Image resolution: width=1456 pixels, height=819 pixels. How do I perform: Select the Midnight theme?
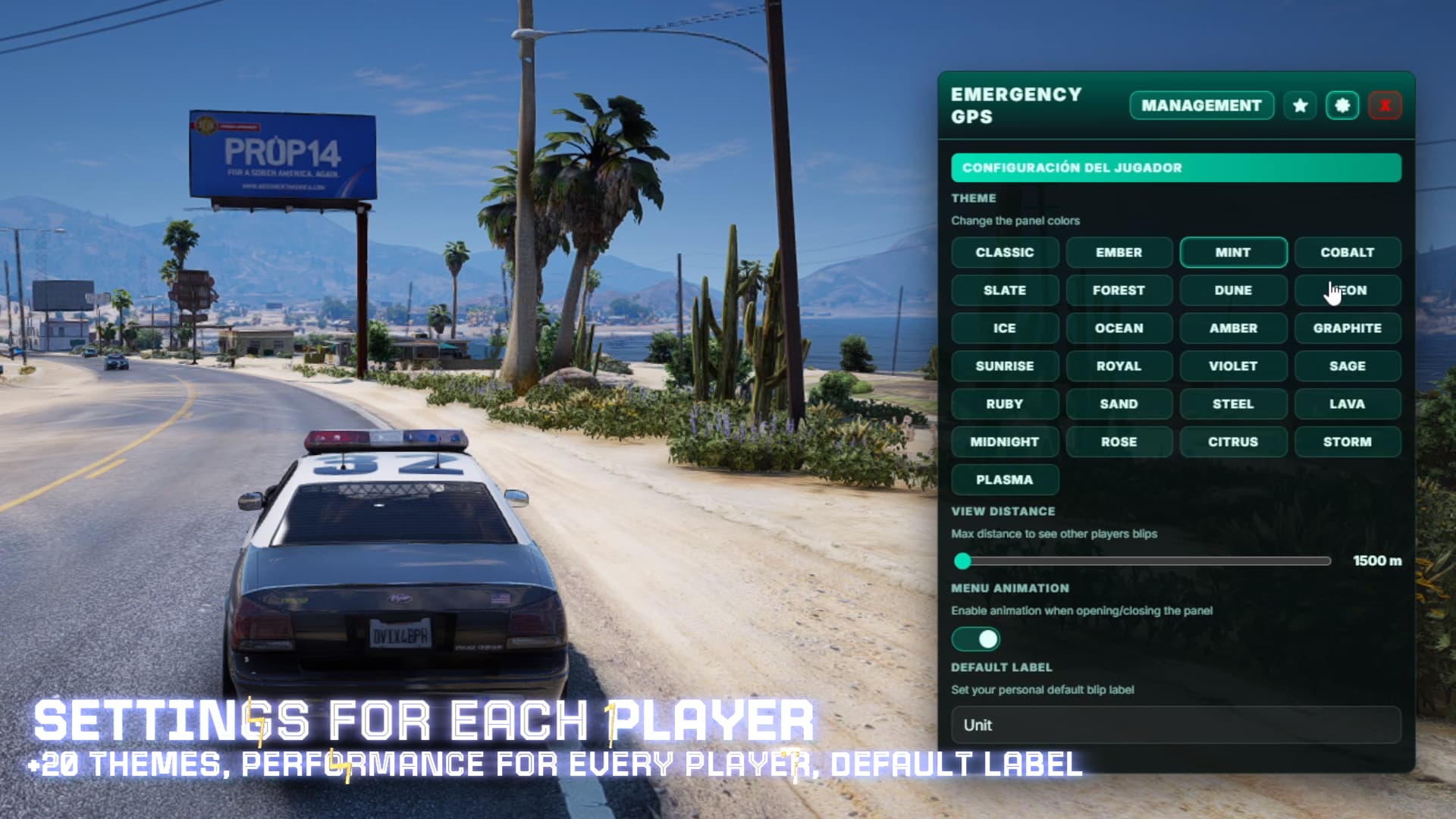point(1004,442)
